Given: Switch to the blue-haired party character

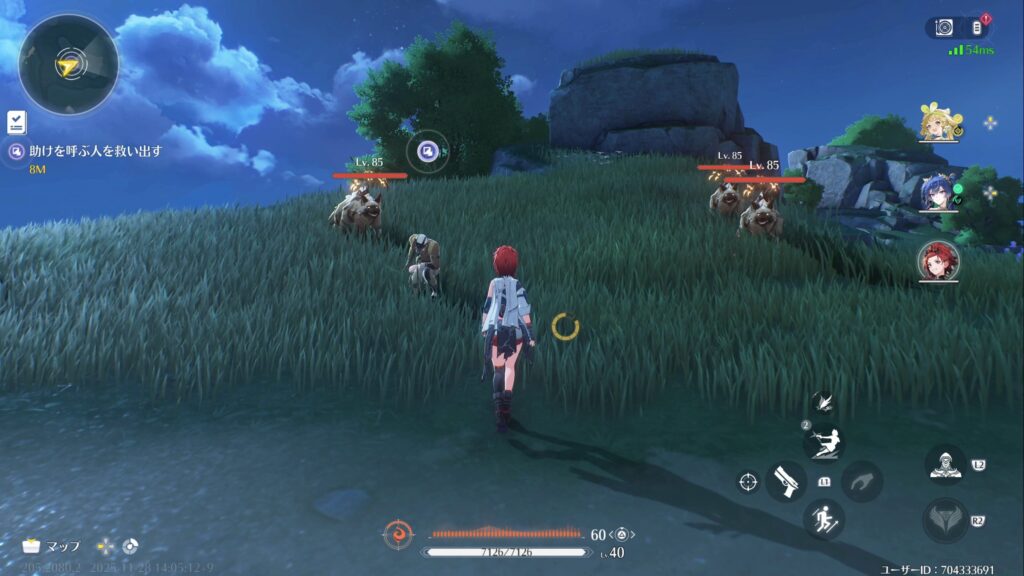Looking at the screenshot, I should [938, 192].
